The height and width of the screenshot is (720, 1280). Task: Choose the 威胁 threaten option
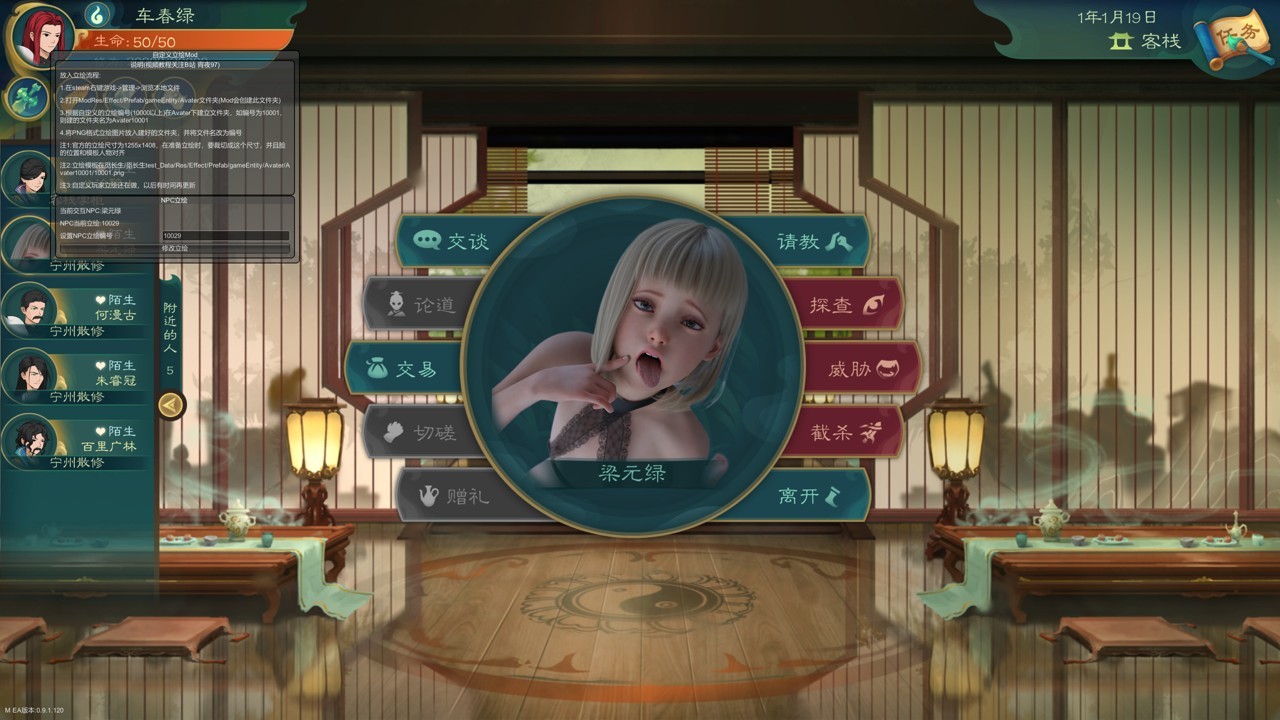point(860,369)
